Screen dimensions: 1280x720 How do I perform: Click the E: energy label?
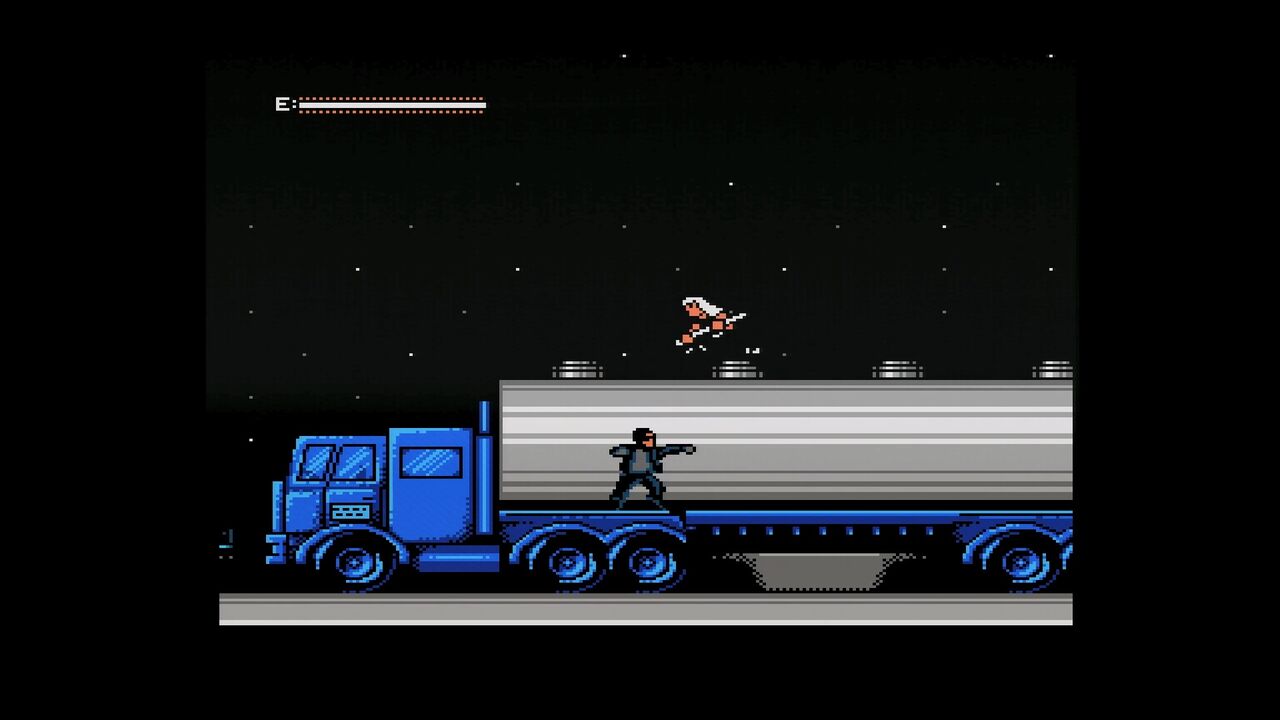pyautogui.click(x=284, y=102)
